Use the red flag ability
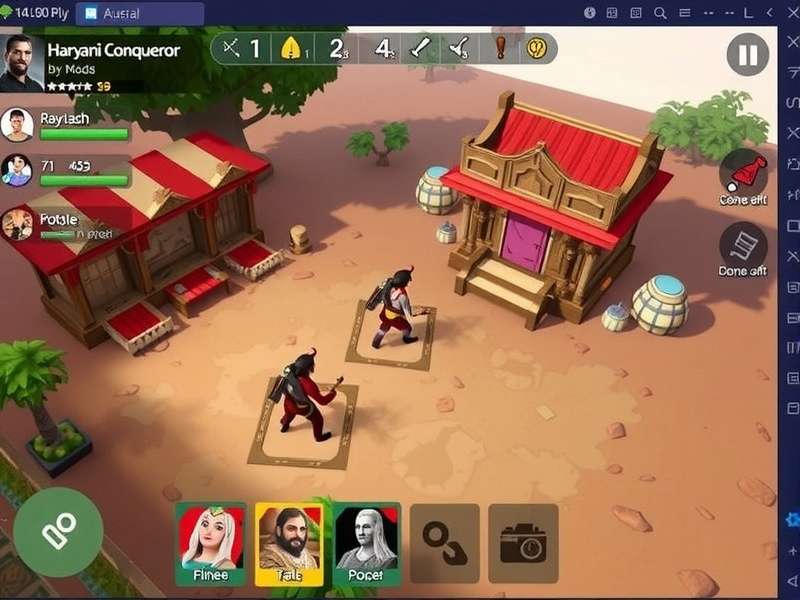This screenshot has height=600, width=800. [744, 172]
